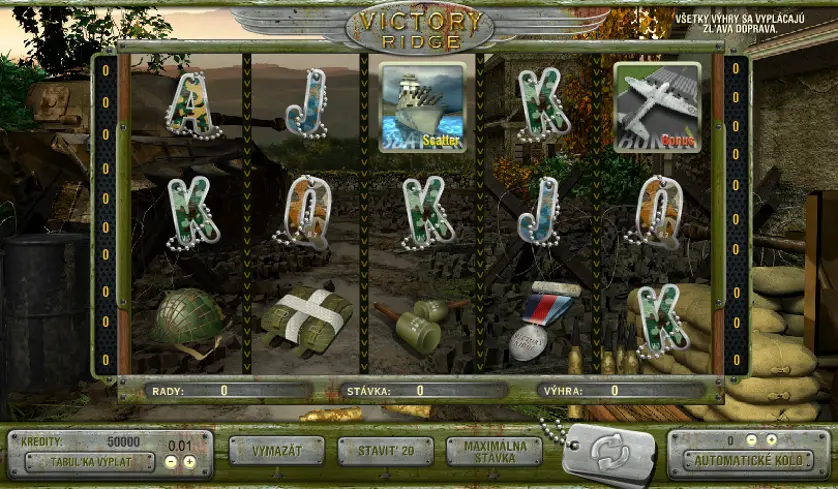838x489 pixels.
Task: Decrease the coin value with the minus button
Action: (x=171, y=462)
